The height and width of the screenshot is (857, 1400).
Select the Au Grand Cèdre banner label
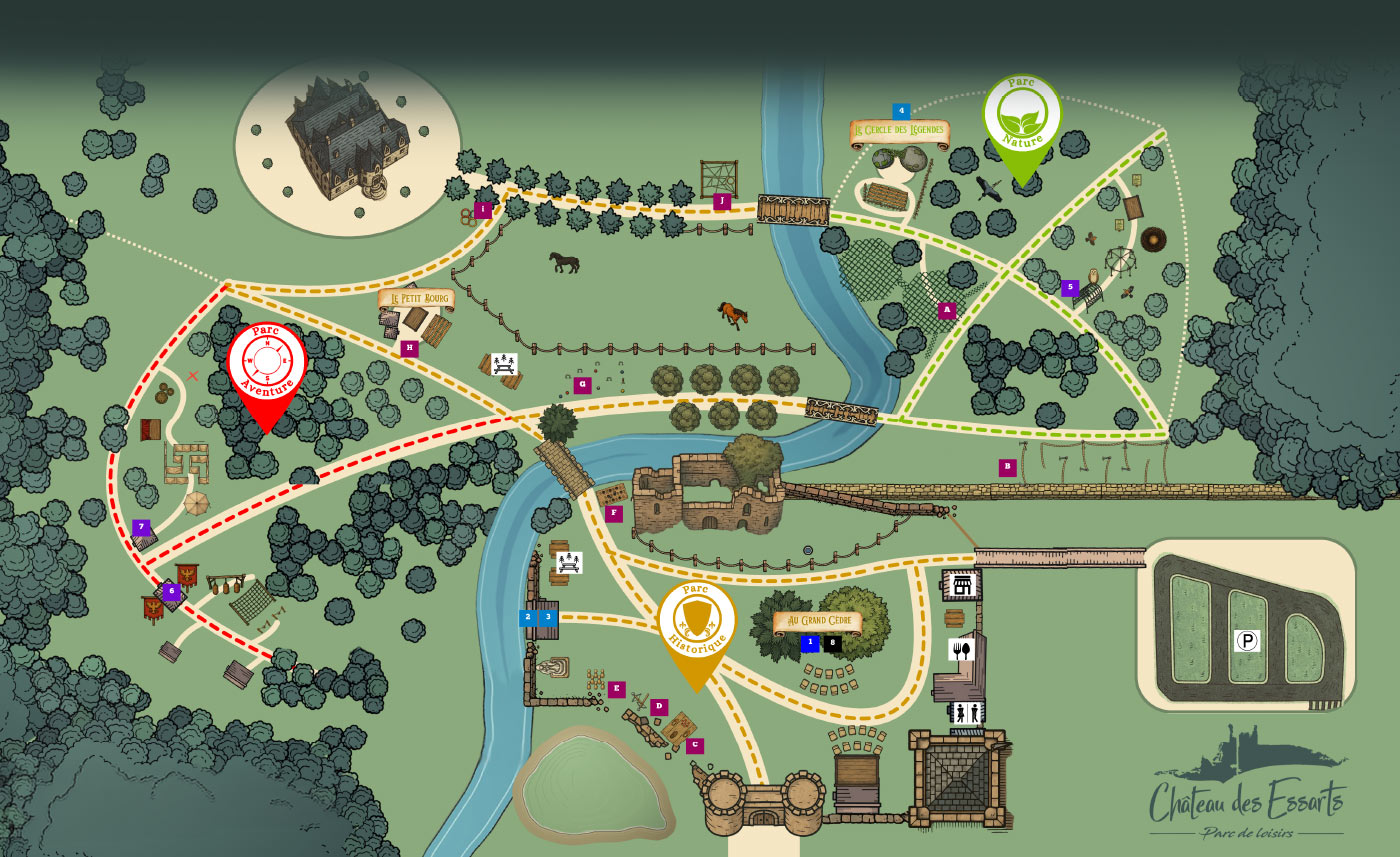tap(817, 621)
